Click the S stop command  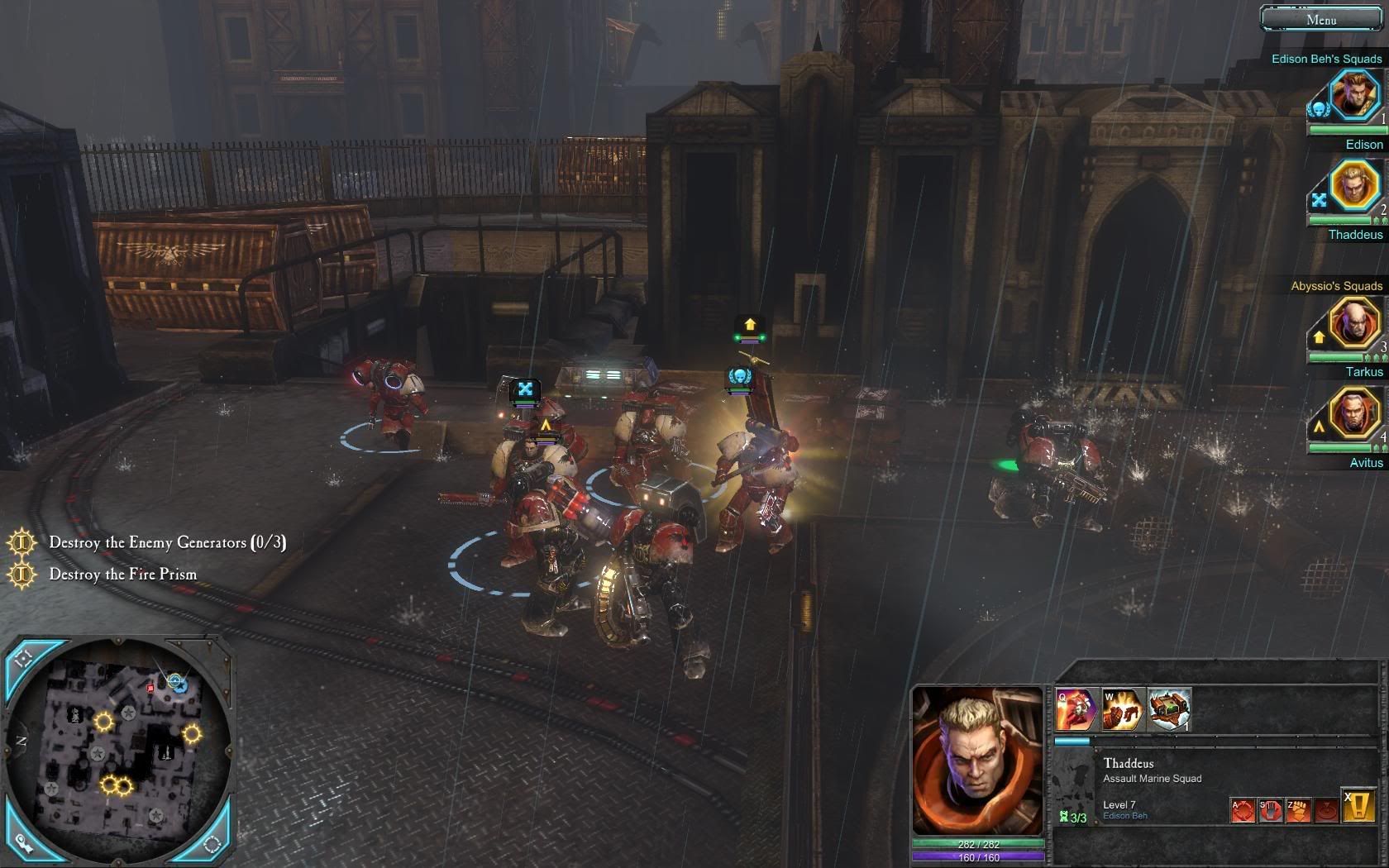(x=1271, y=810)
